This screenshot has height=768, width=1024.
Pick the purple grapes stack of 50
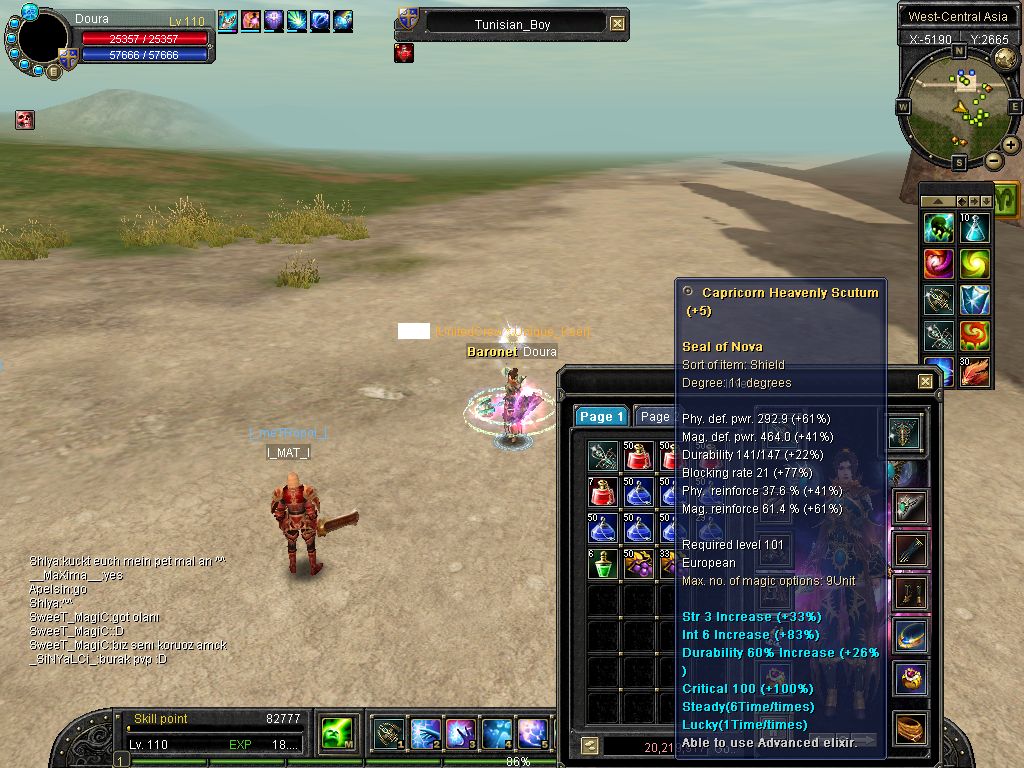(x=639, y=564)
